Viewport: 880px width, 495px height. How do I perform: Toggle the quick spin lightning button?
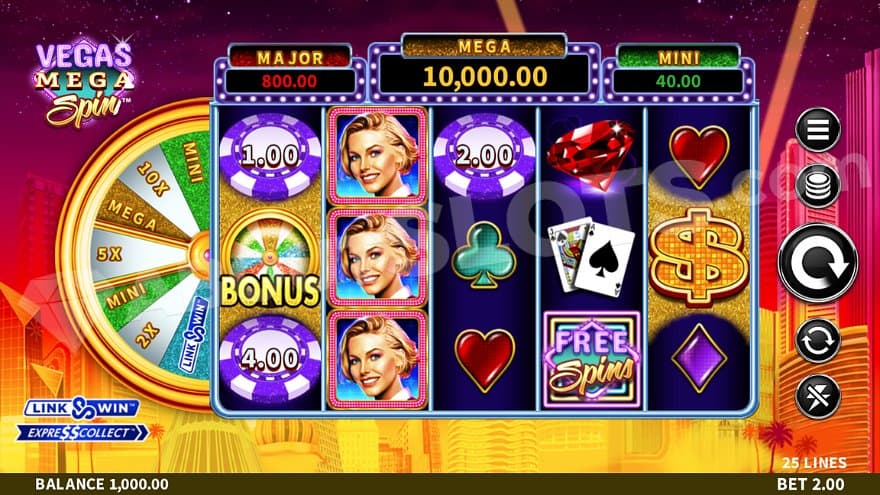(817, 396)
